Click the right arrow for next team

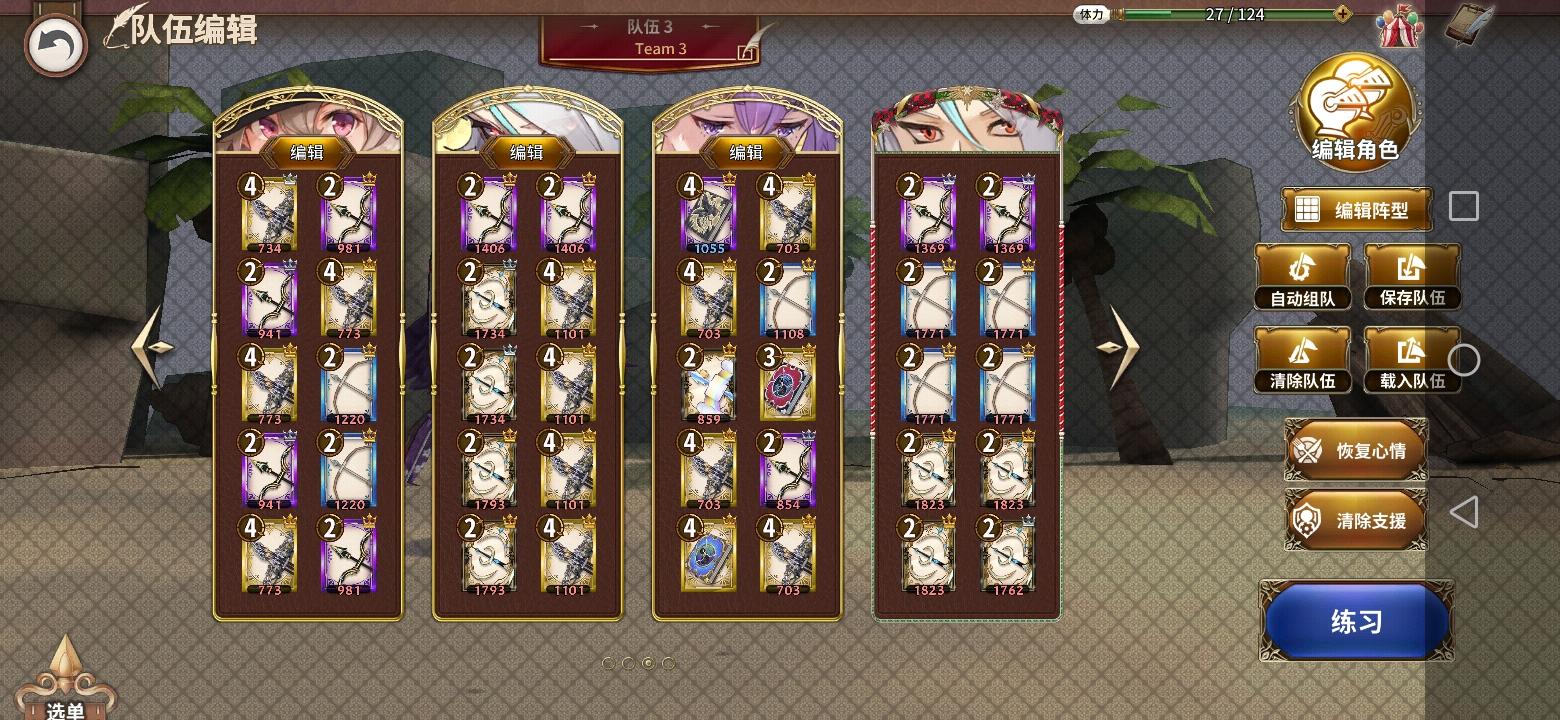pyautogui.click(x=1124, y=348)
